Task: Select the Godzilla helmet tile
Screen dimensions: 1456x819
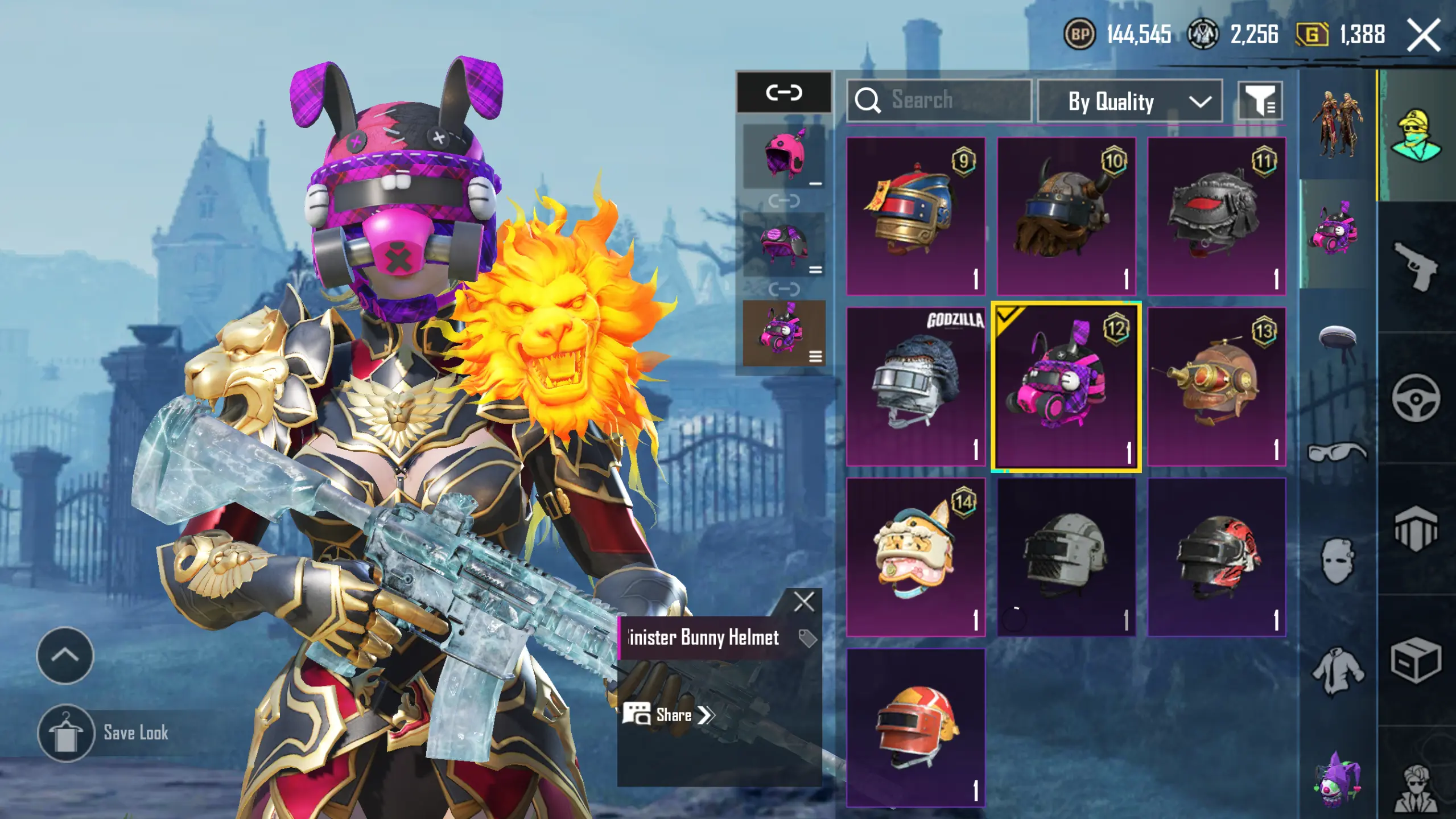Action: (x=915, y=386)
